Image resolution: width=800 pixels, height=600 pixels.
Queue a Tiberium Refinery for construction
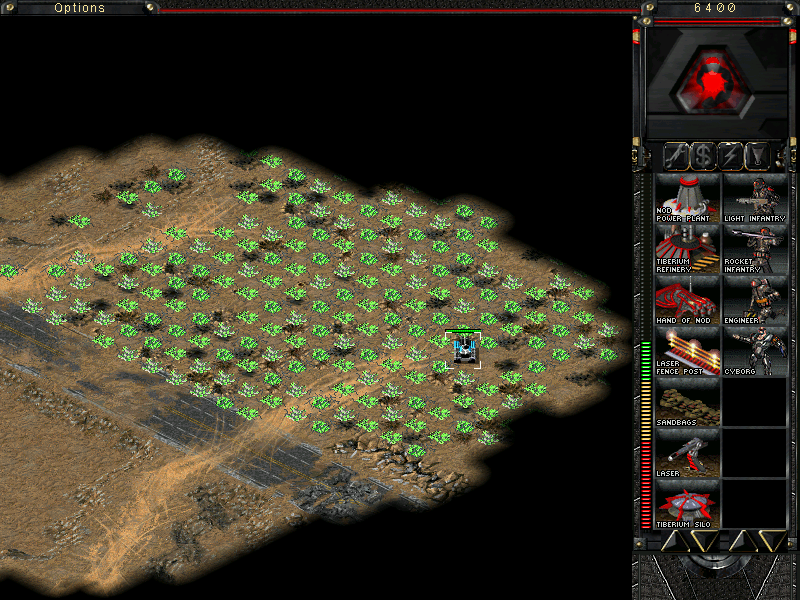(687, 249)
